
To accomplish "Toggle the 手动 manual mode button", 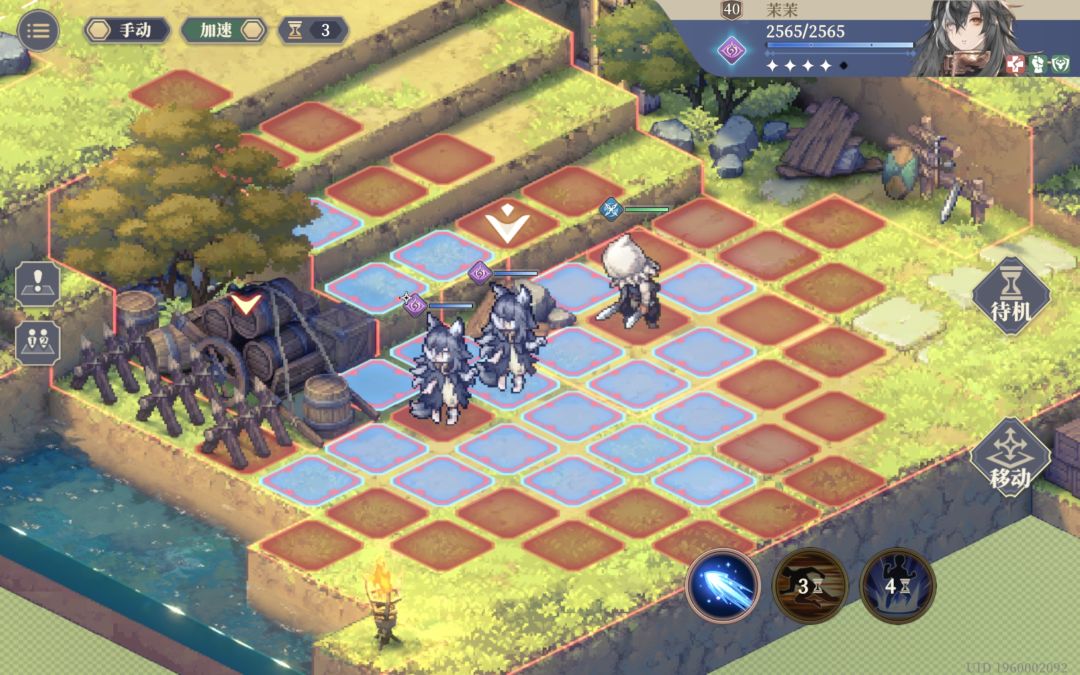I will click(x=126, y=30).
